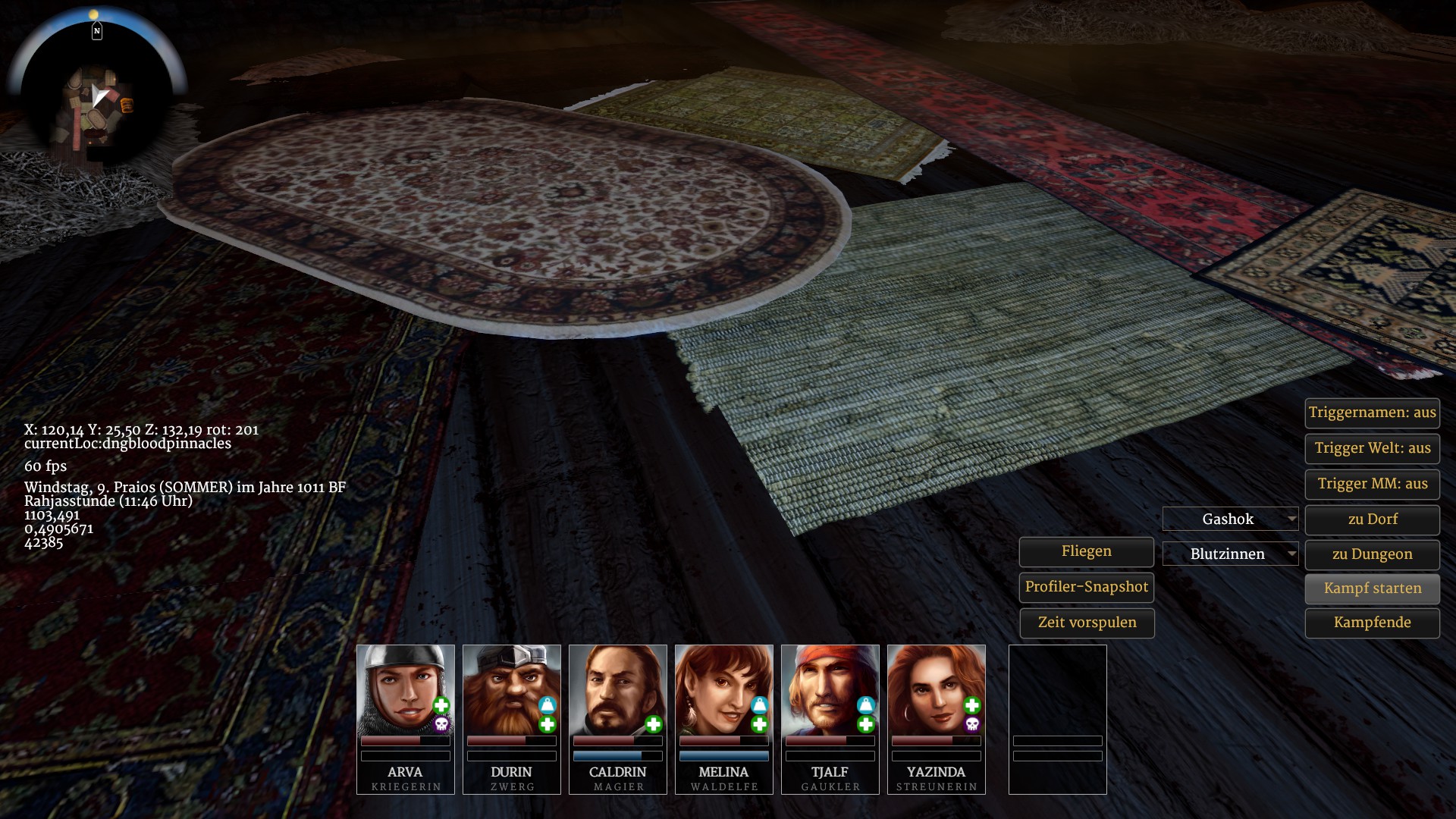Open the Gashok village dropdown

click(x=1230, y=519)
